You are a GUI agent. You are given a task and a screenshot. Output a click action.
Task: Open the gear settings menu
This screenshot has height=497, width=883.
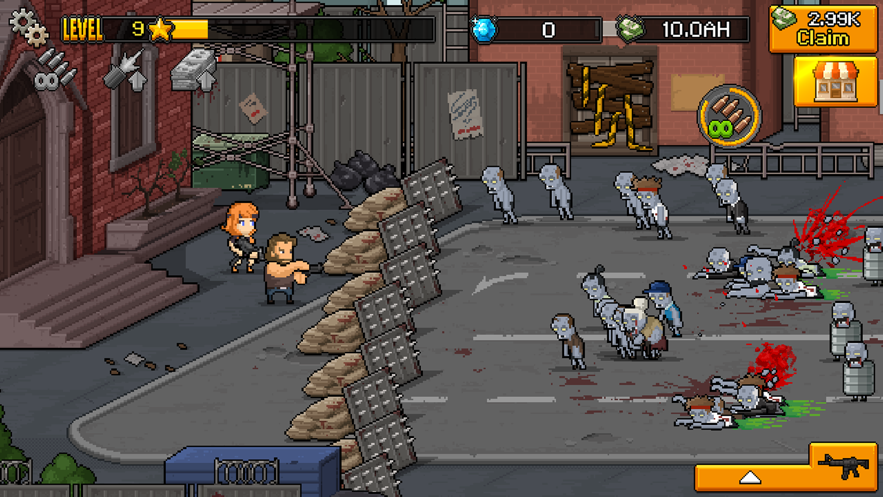pyautogui.click(x=27, y=26)
